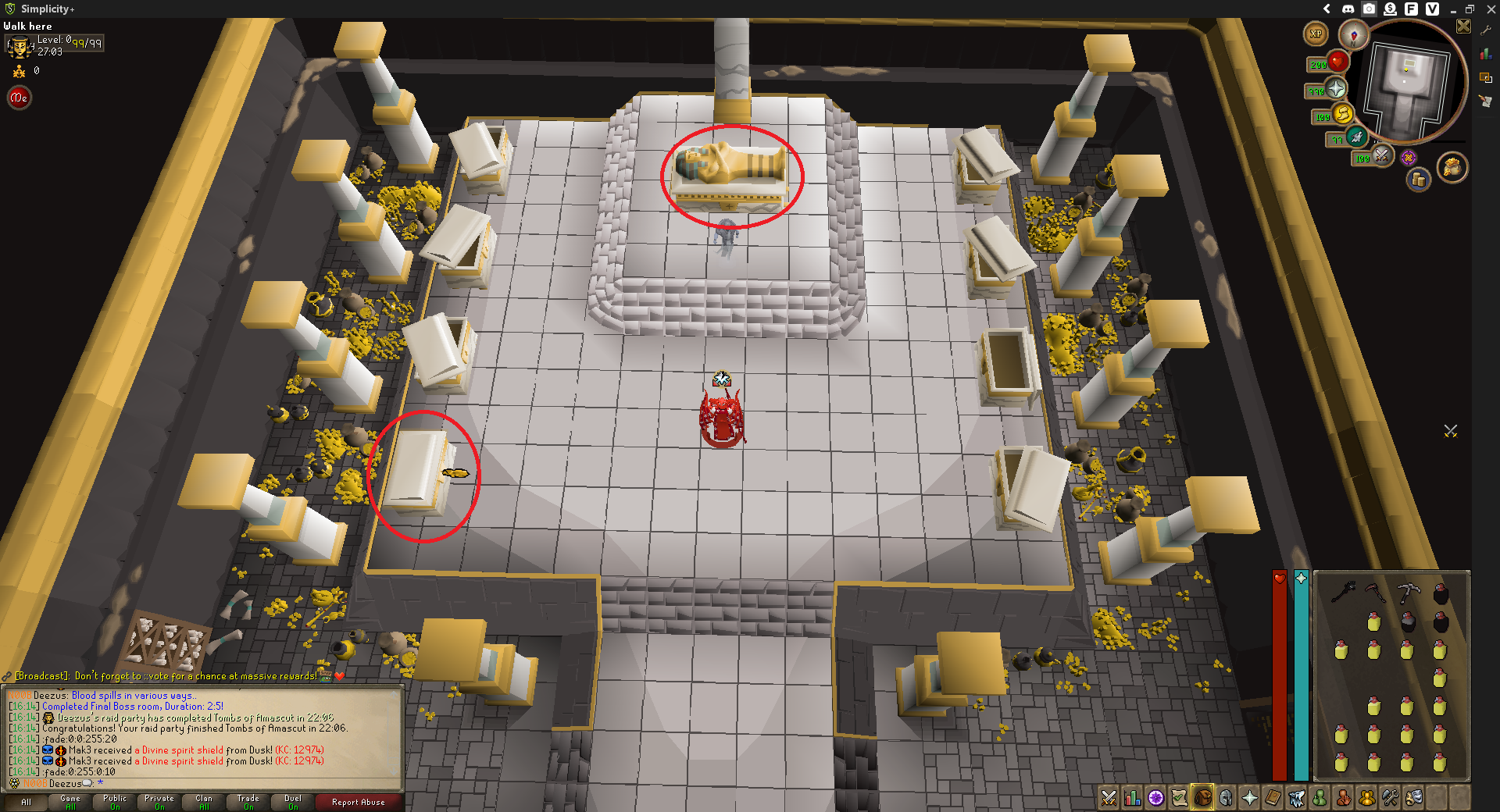
Task: Select the All chat tab
Action: coord(27,802)
